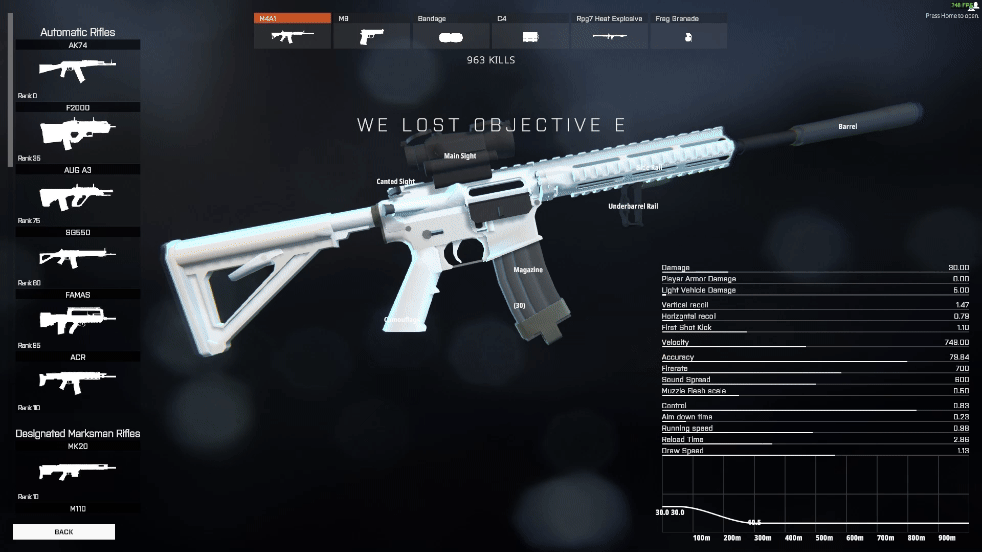The height and width of the screenshot is (552, 982).
Task: Pick the AUG A3 rifle
Action: pyautogui.click(x=77, y=194)
